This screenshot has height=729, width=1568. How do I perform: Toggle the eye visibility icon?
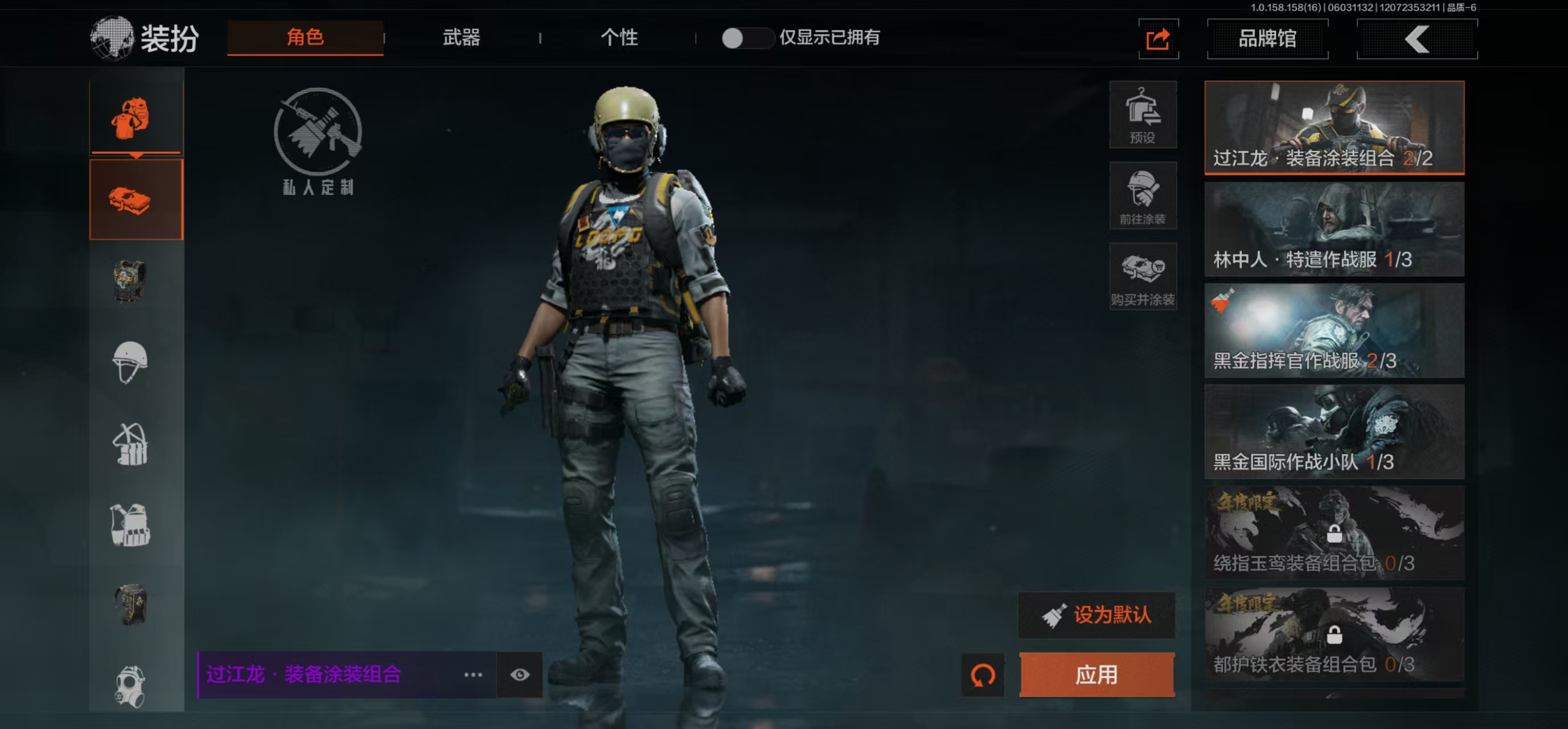click(519, 674)
